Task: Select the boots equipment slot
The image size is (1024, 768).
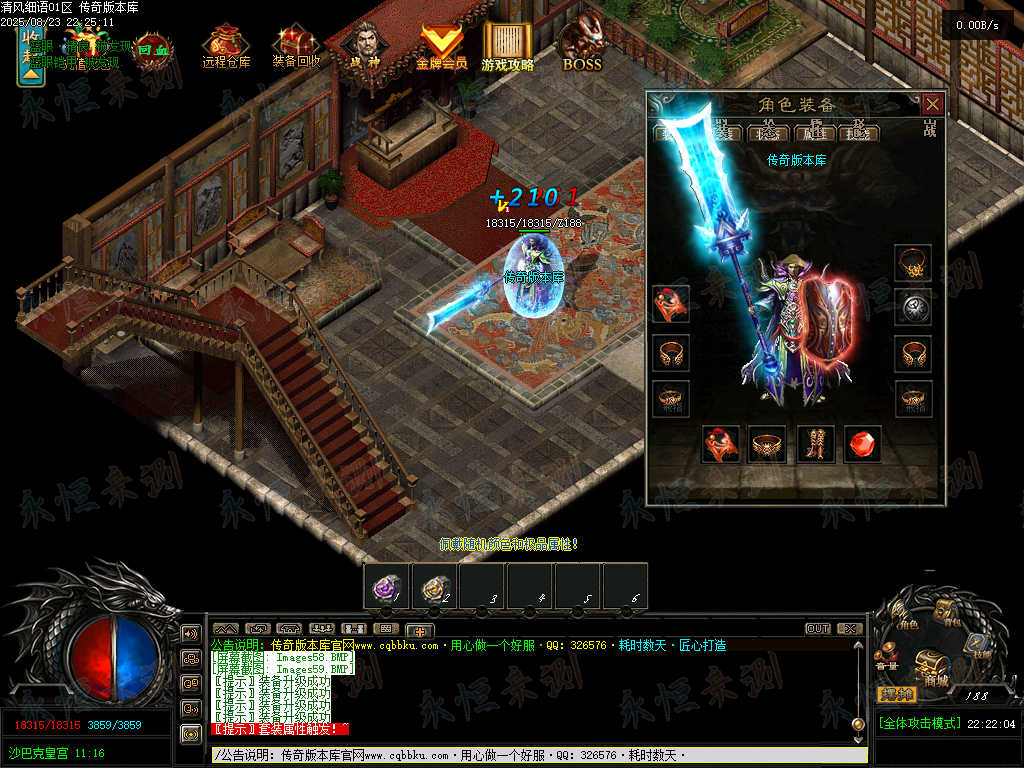Action: click(815, 443)
